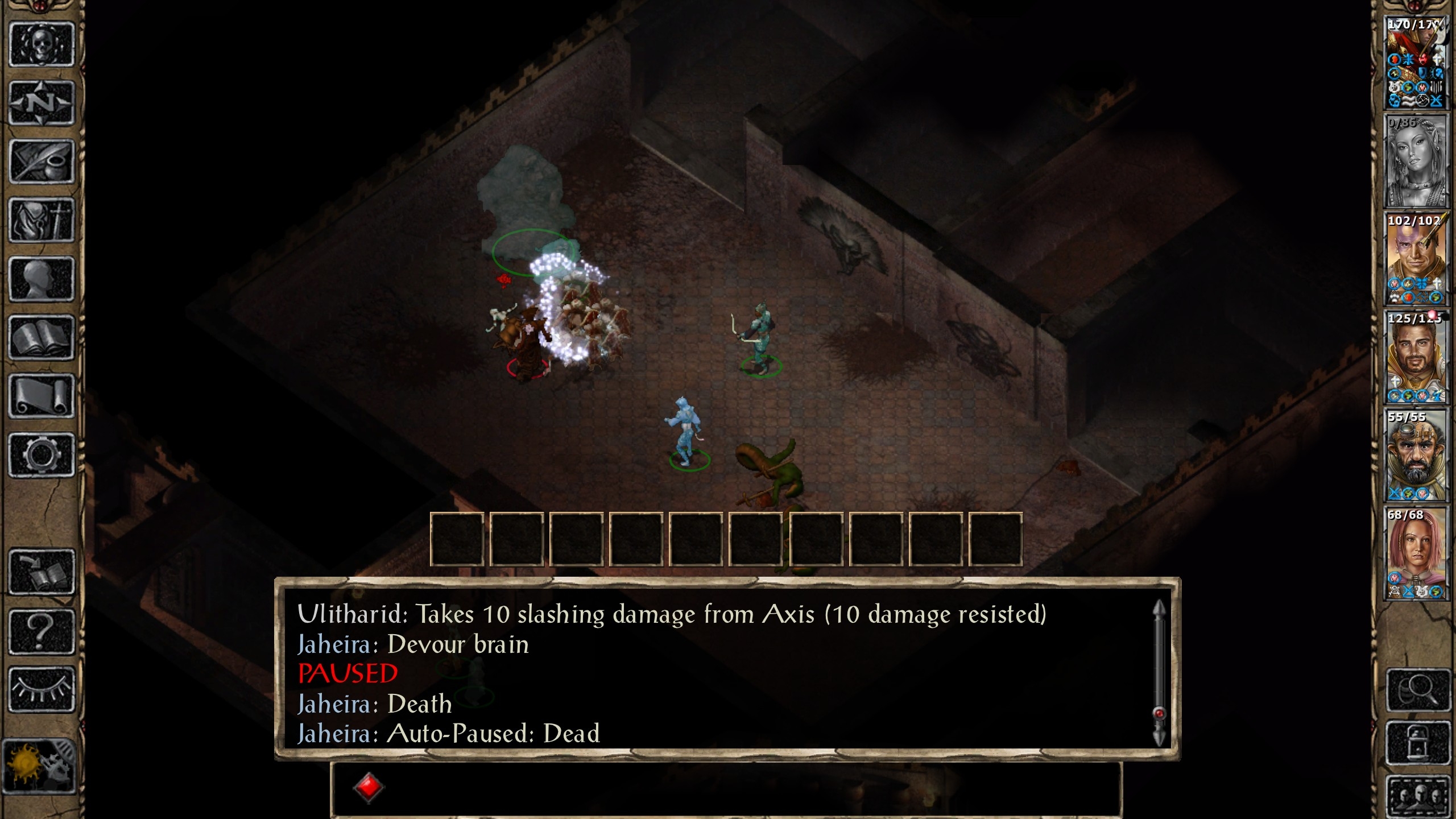
Task: Open game options gear icon
Action: point(42,455)
